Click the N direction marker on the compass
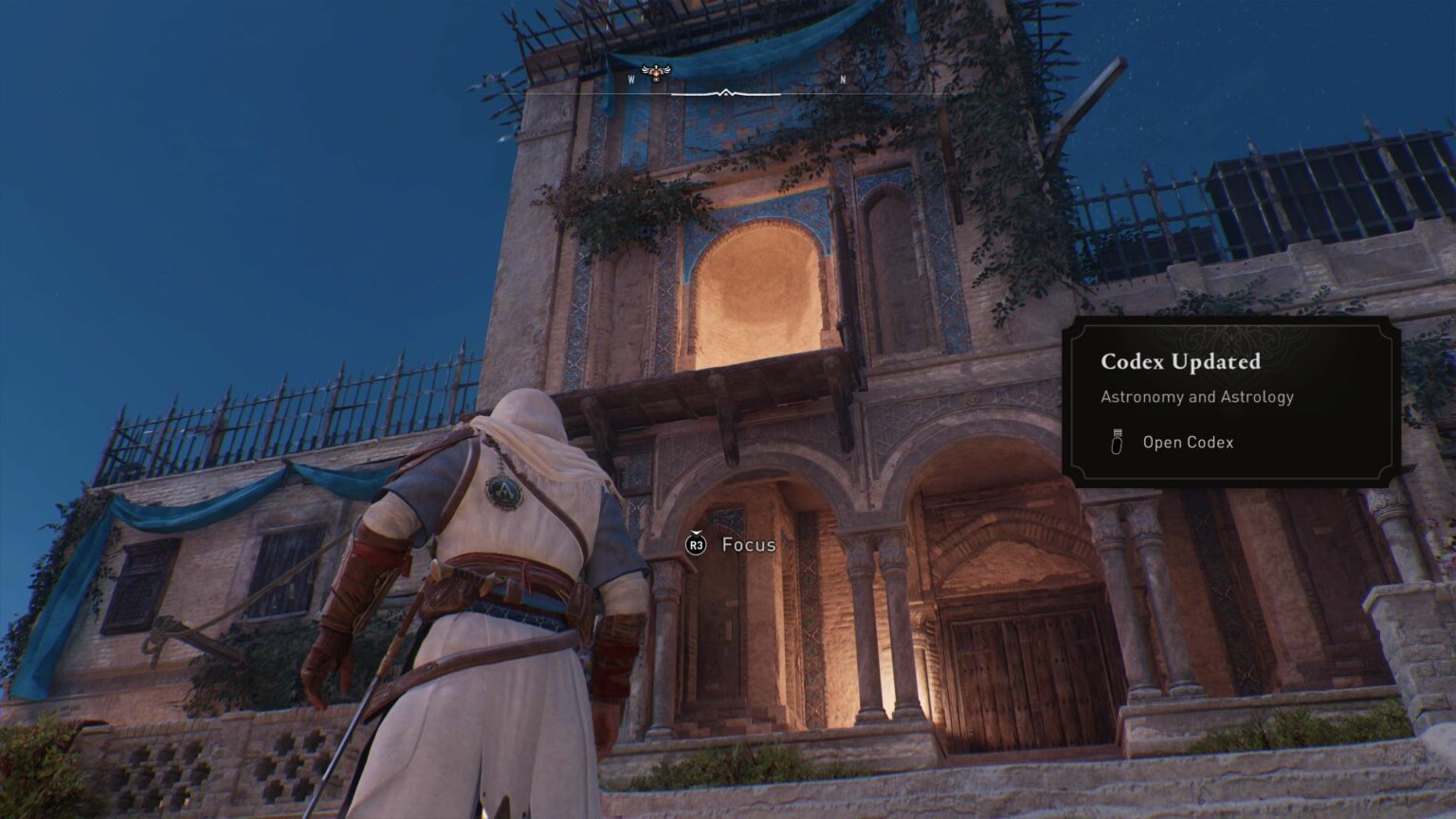Screen dimensions: 1456x819 coord(842,82)
